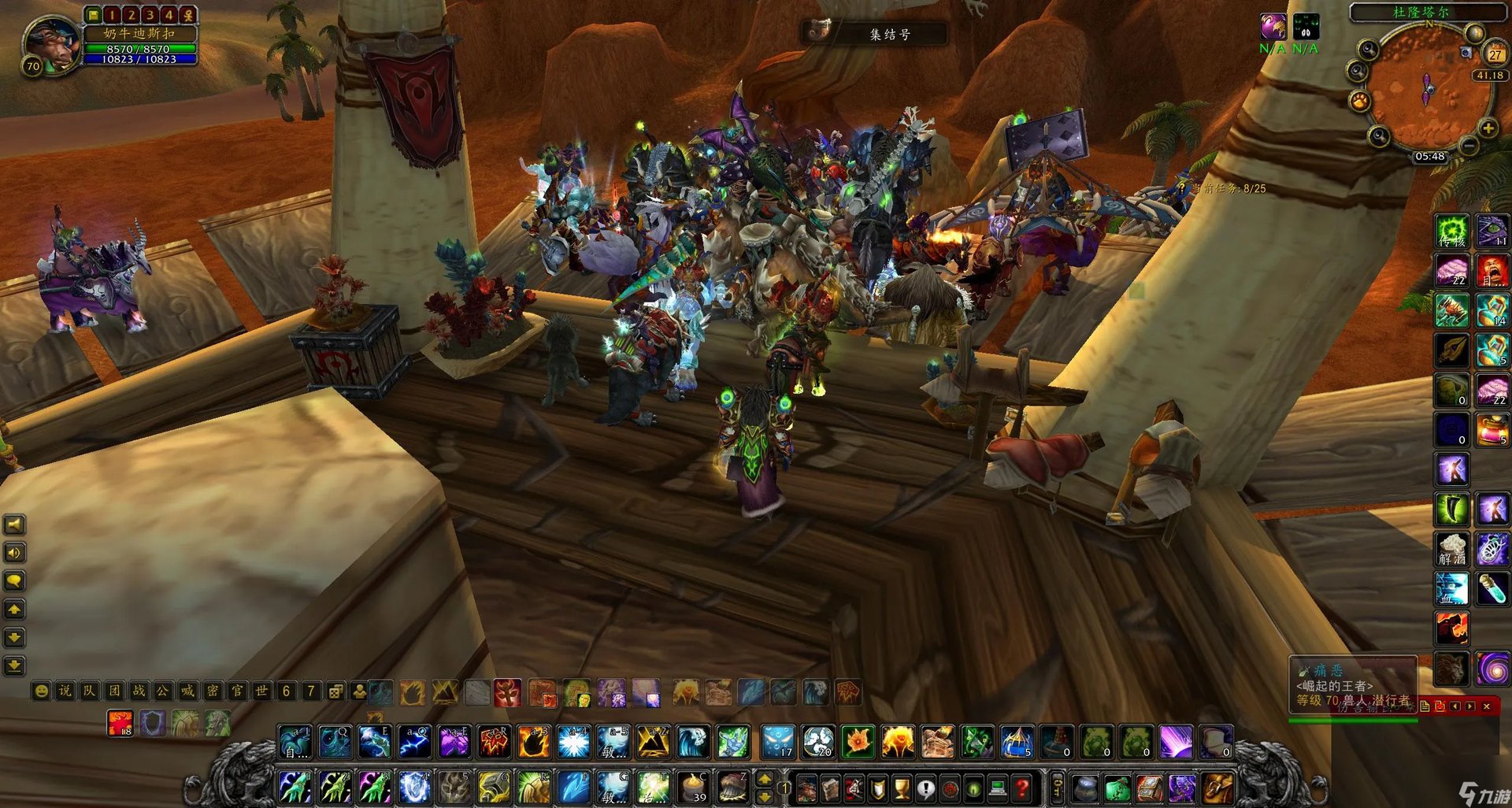Viewport: 1512px width, 808px height.
Task: Open the red question mark help button
Action: pos(1021,786)
